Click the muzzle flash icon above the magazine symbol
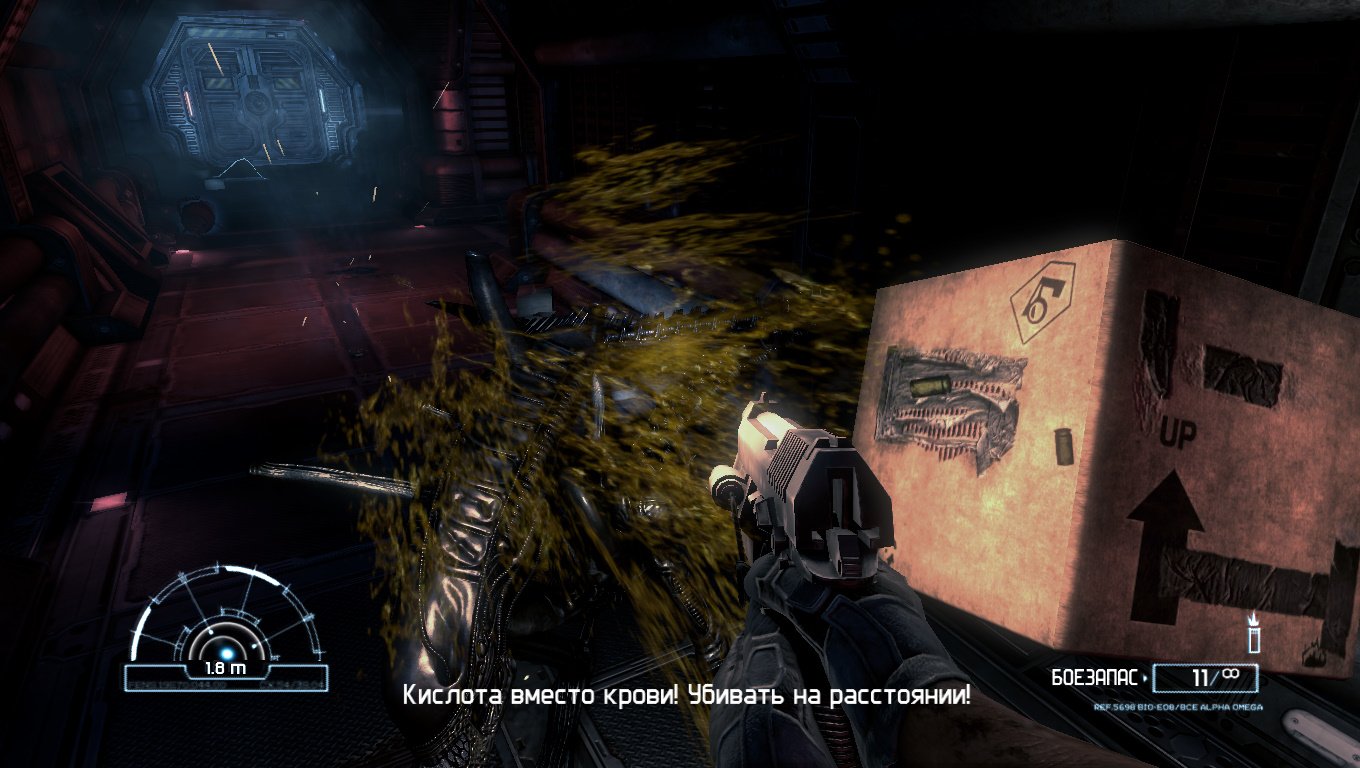Viewport: 1360px width, 768px height. click(x=1253, y=618)
